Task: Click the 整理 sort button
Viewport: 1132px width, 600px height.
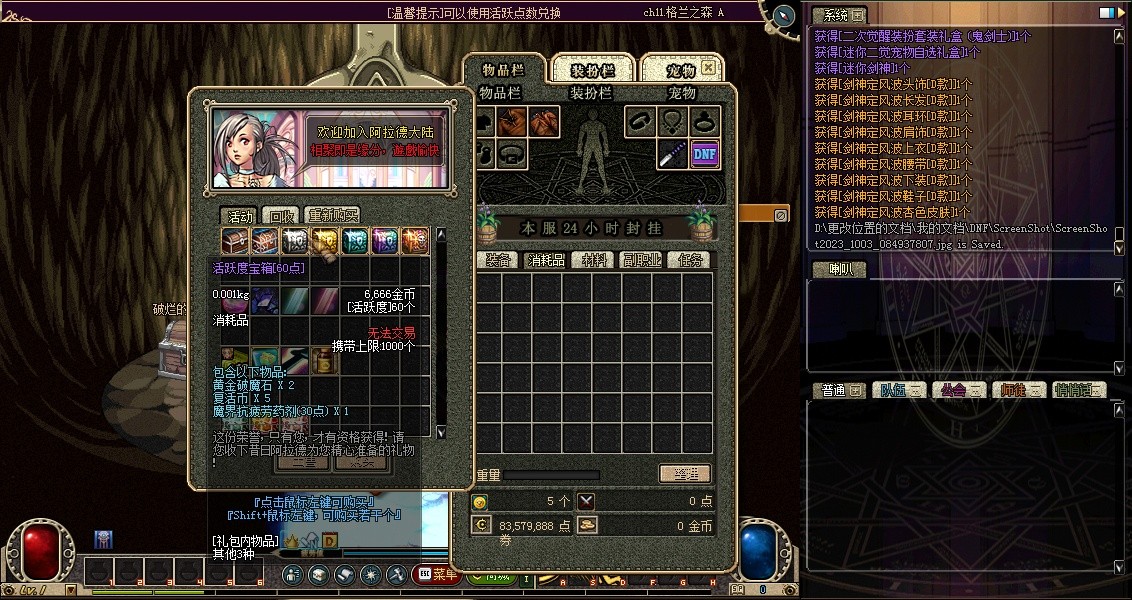Action: click(685, 474)
